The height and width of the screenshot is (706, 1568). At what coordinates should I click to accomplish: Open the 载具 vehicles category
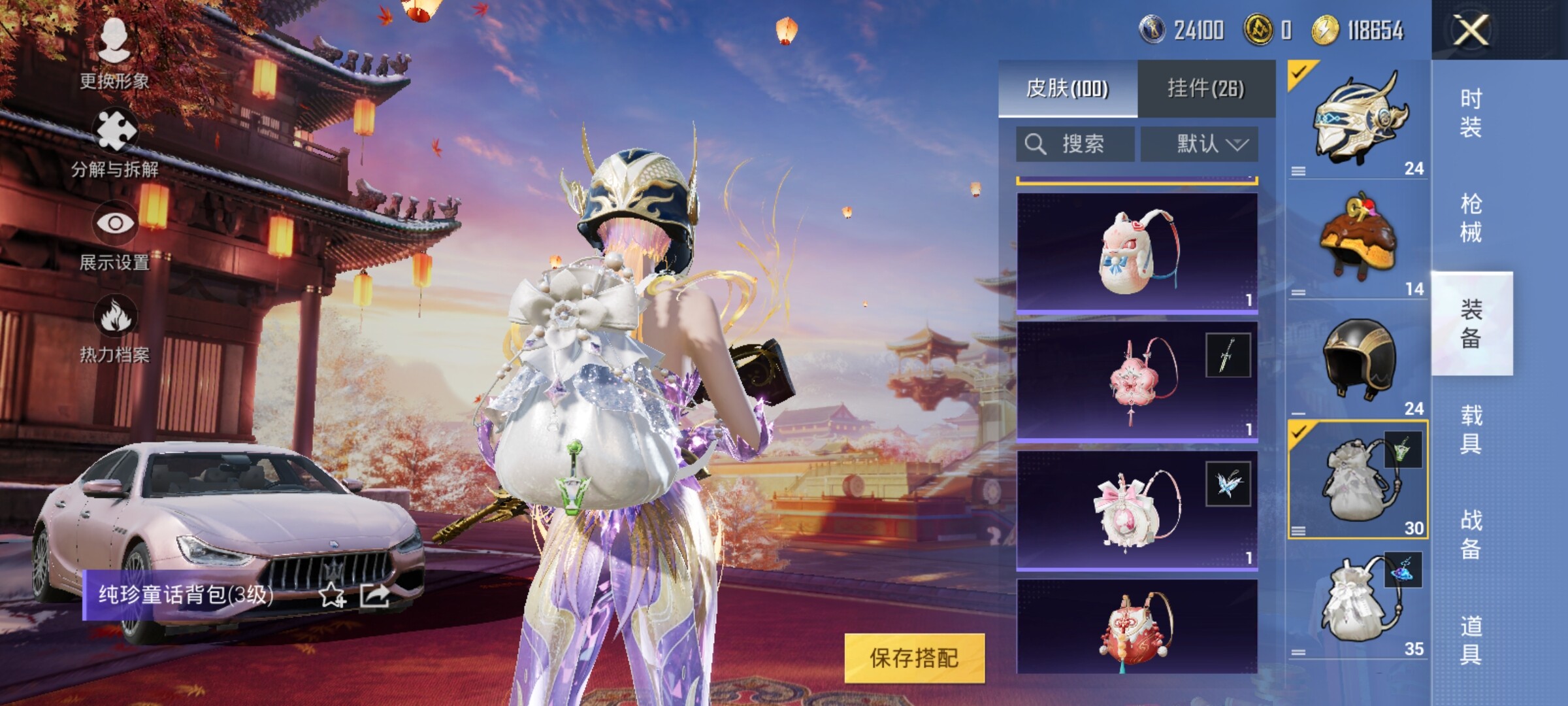click(1471, 429)
